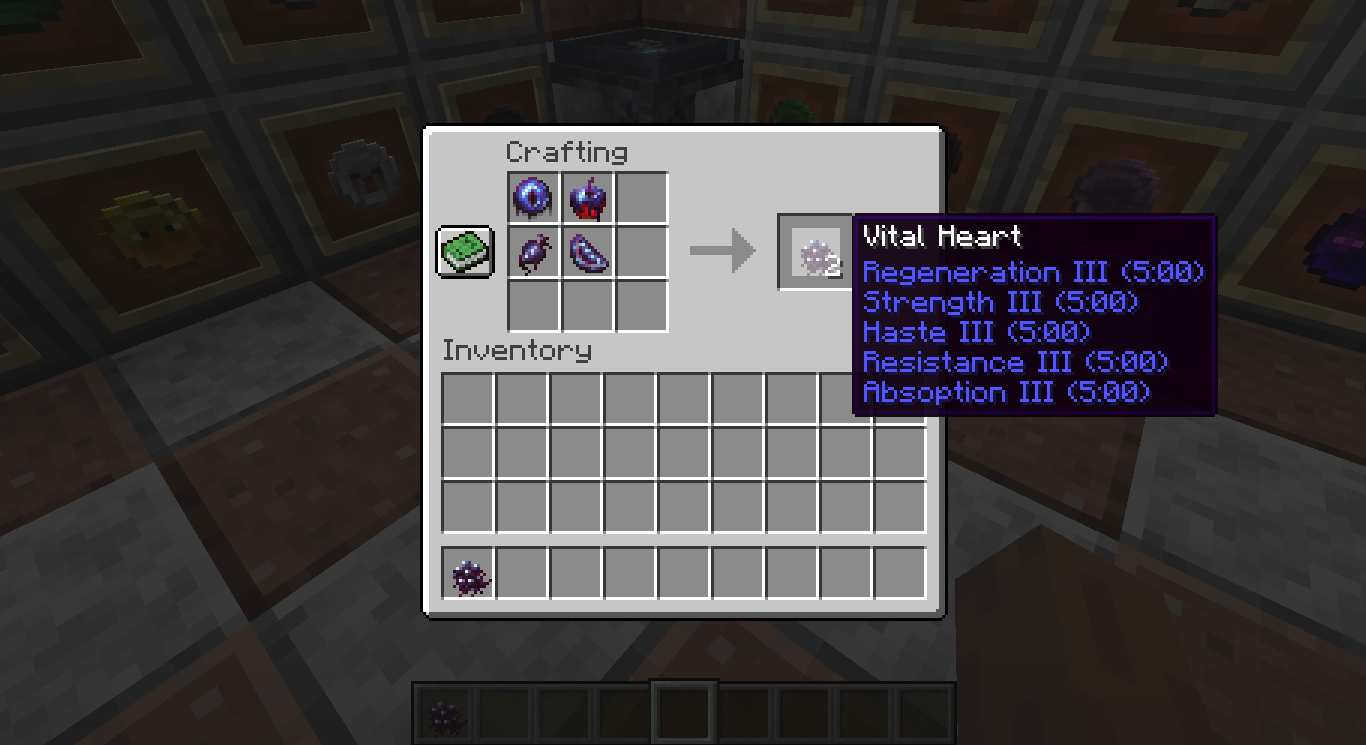The image size is (1366, 745).
Task: Pick up the blue pearl ingredient
Action: tap(533, 198)
